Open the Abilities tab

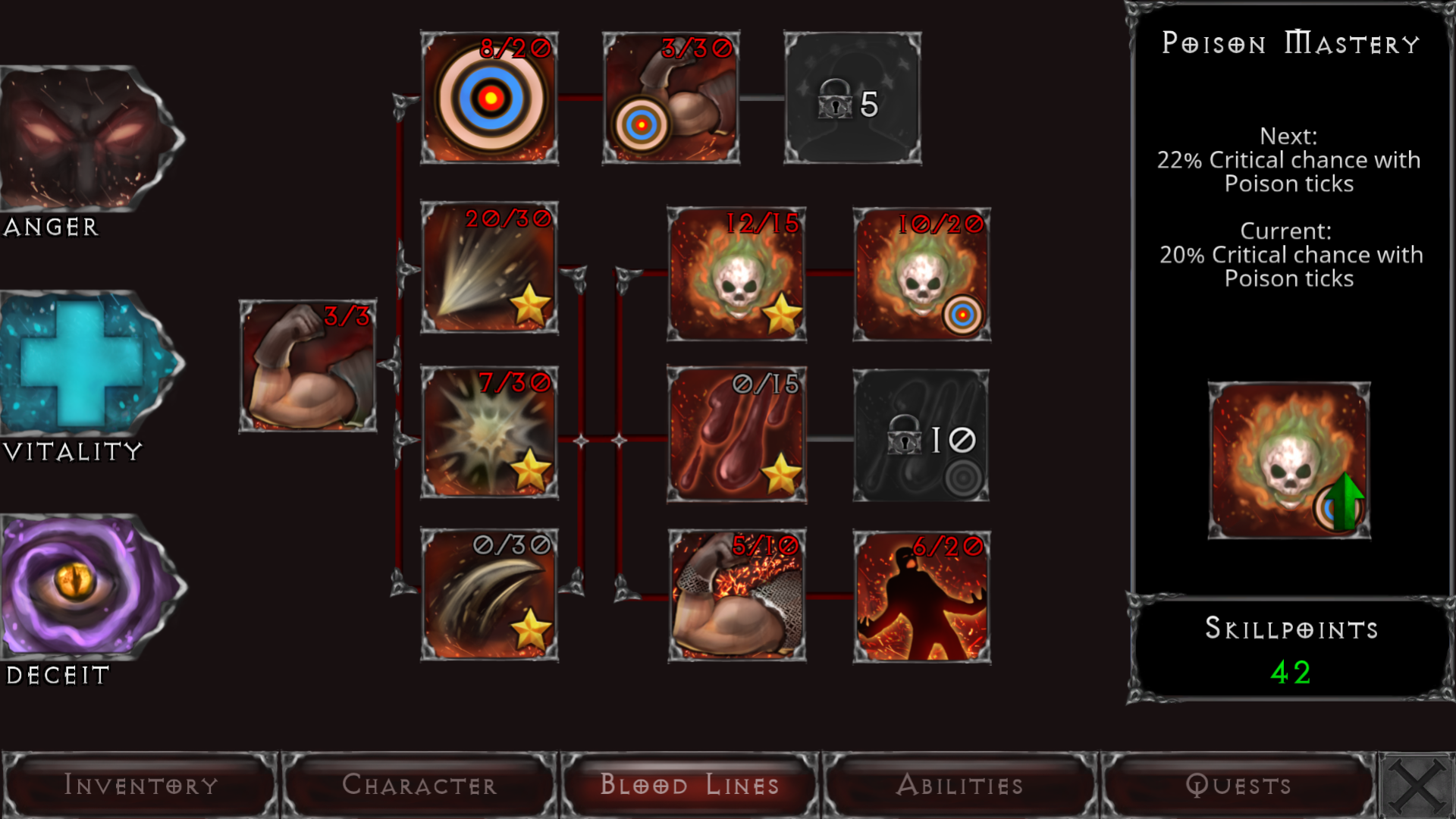pyautogui.click(x=961, y=785)
